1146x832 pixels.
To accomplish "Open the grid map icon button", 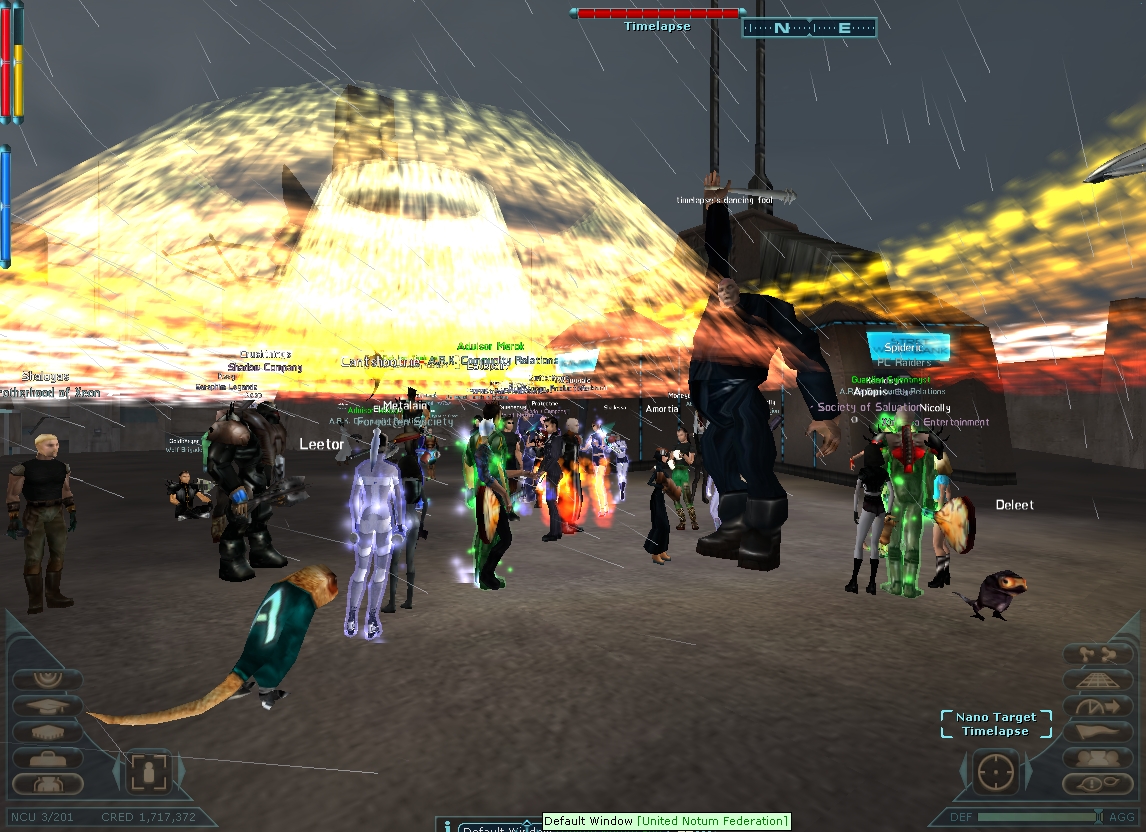I will click(1097, 680).
